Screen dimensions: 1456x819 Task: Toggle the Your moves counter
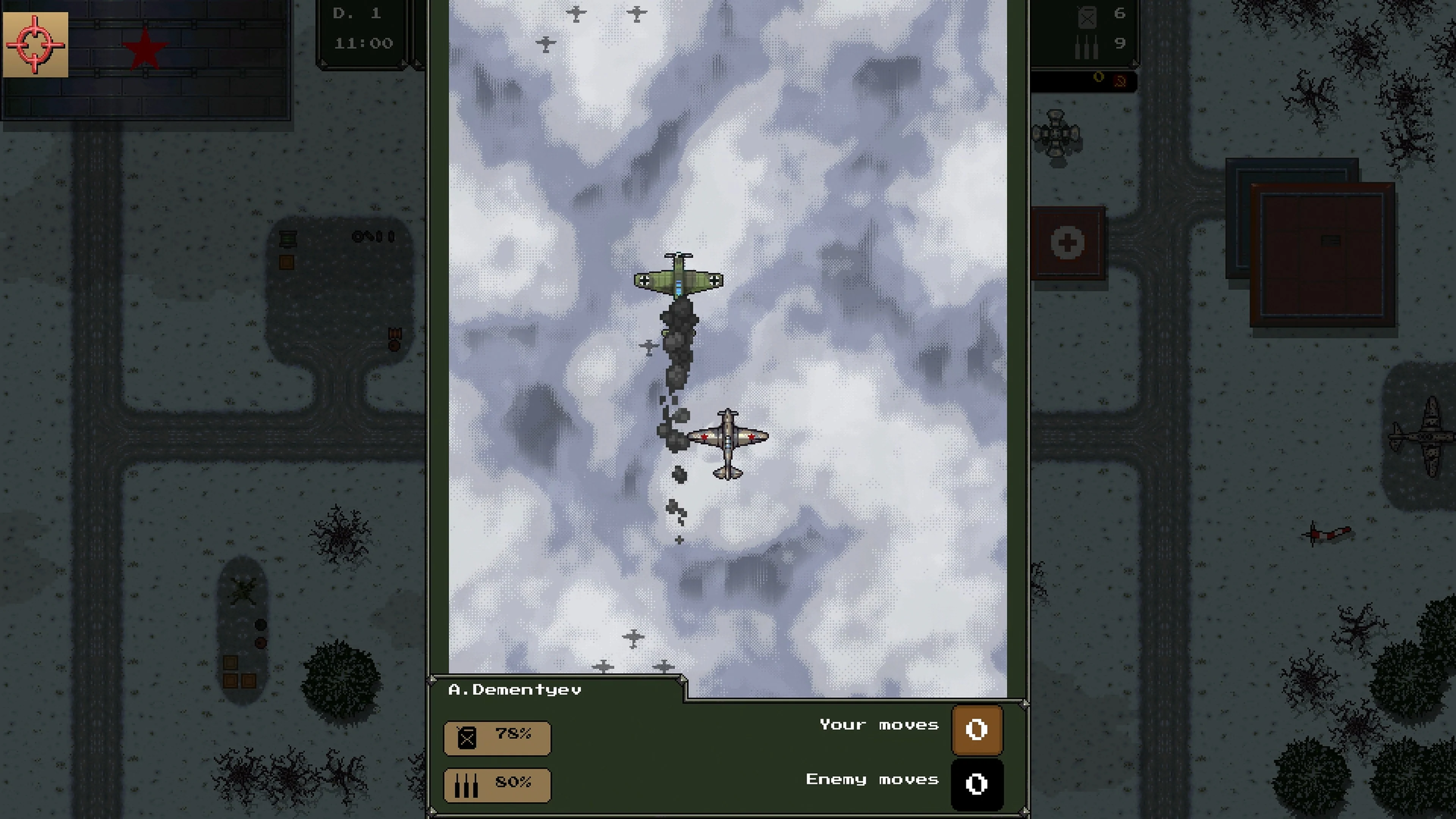point(977,730)
